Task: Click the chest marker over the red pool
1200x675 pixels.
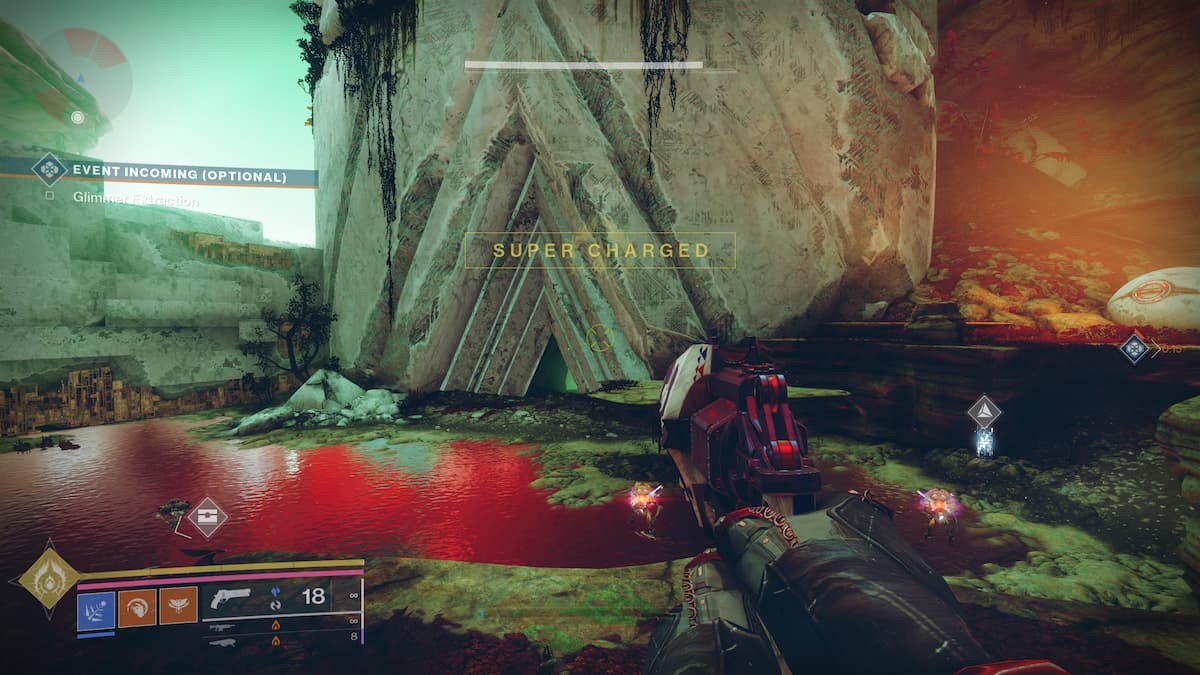Action: point(207,516)
